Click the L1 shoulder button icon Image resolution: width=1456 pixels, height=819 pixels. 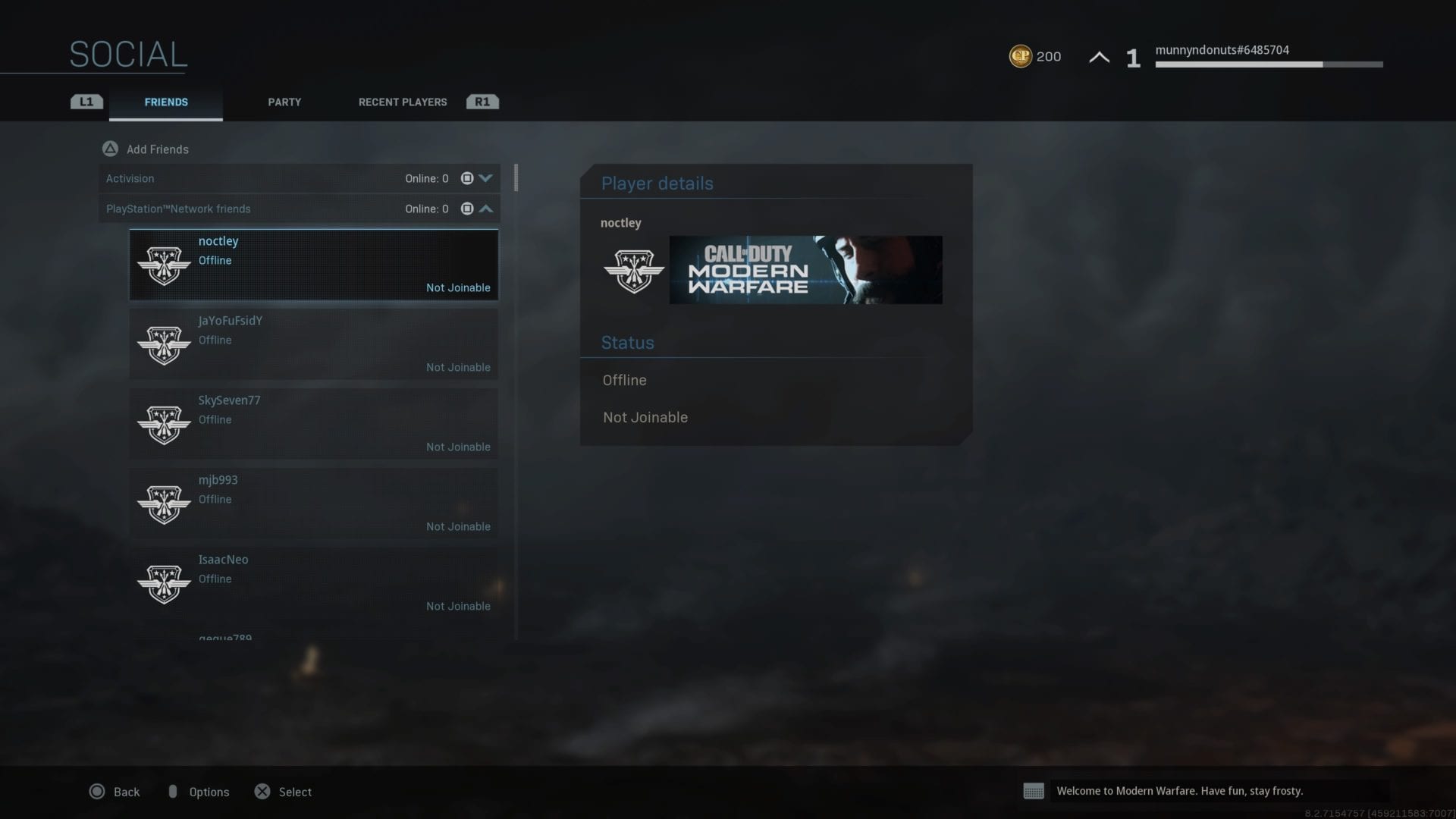86,101
